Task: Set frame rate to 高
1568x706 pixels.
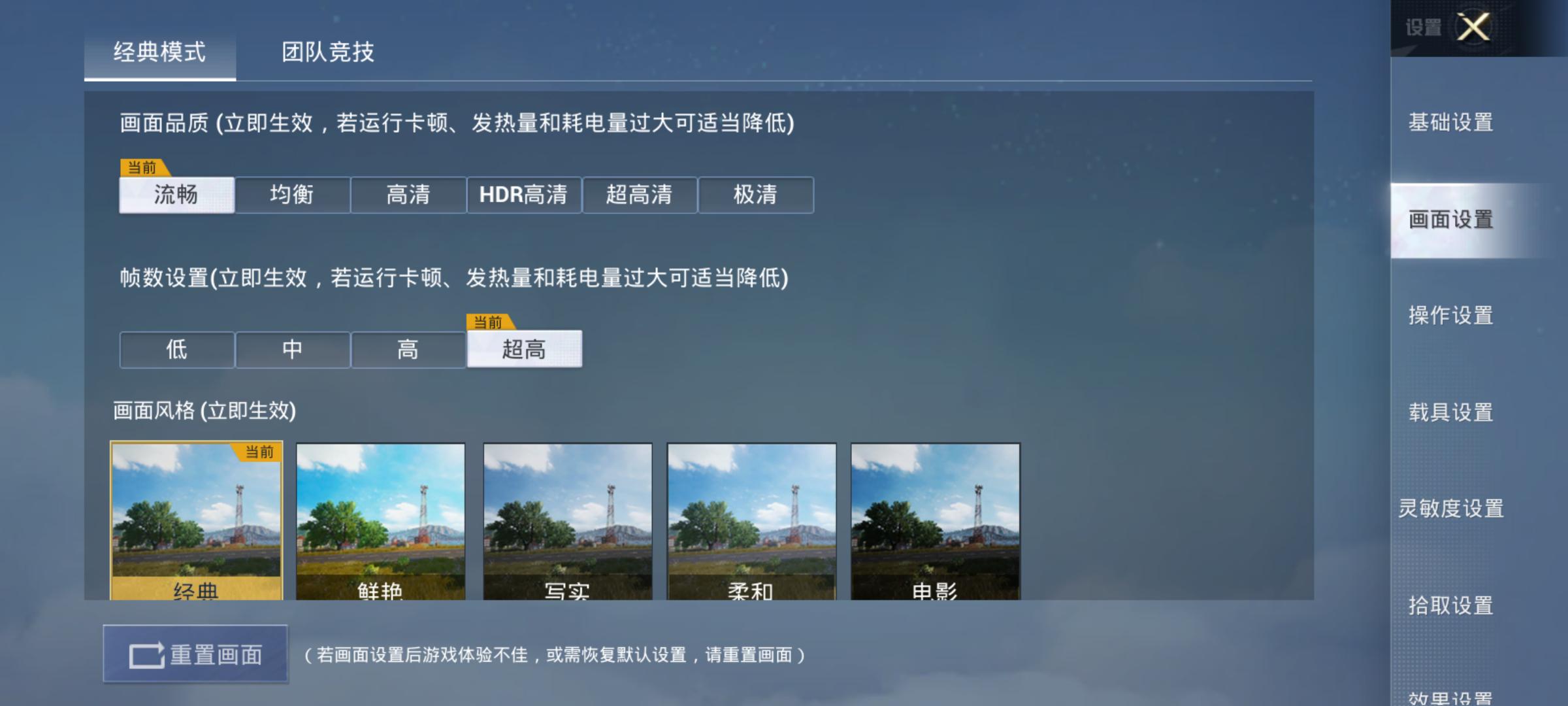Action: point(408,350)
